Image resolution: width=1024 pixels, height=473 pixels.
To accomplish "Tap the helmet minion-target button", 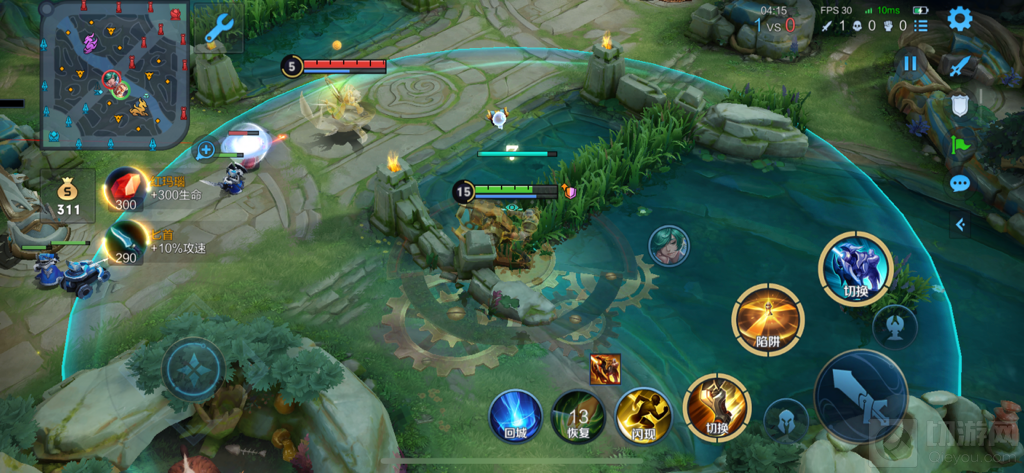I will [785, 420].
